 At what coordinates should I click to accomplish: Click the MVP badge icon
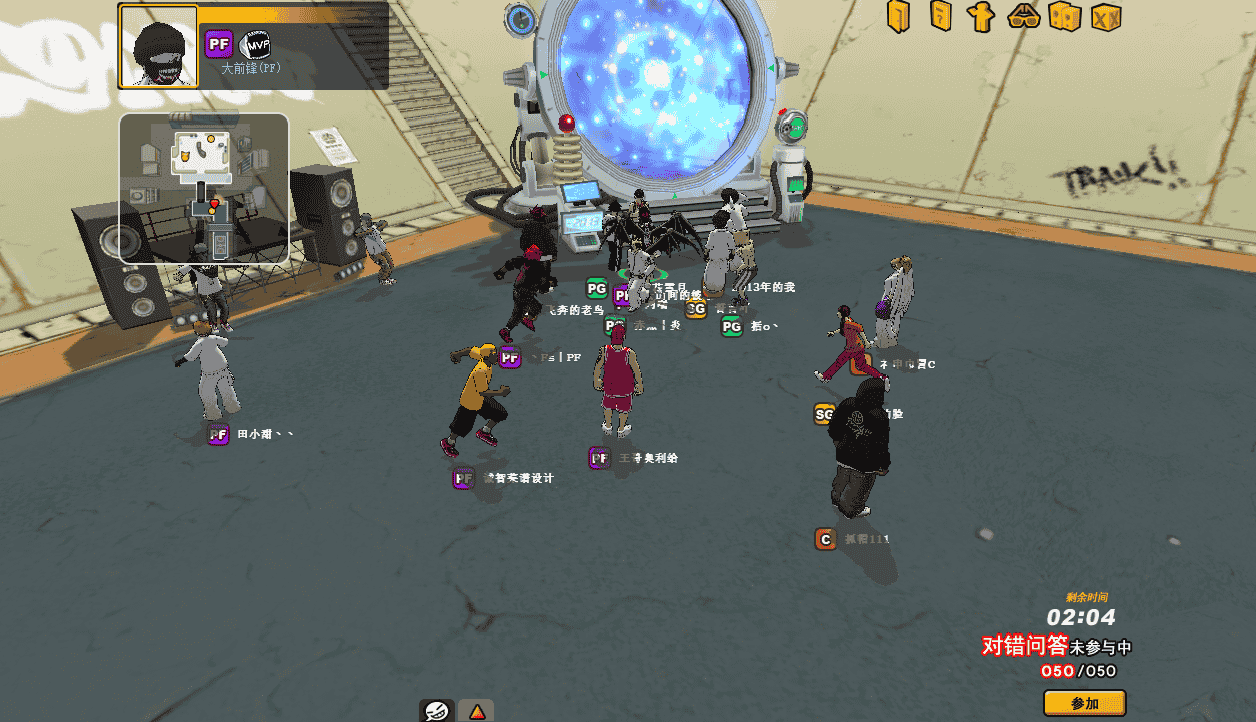pyautogui.click(x=257, y=45)
